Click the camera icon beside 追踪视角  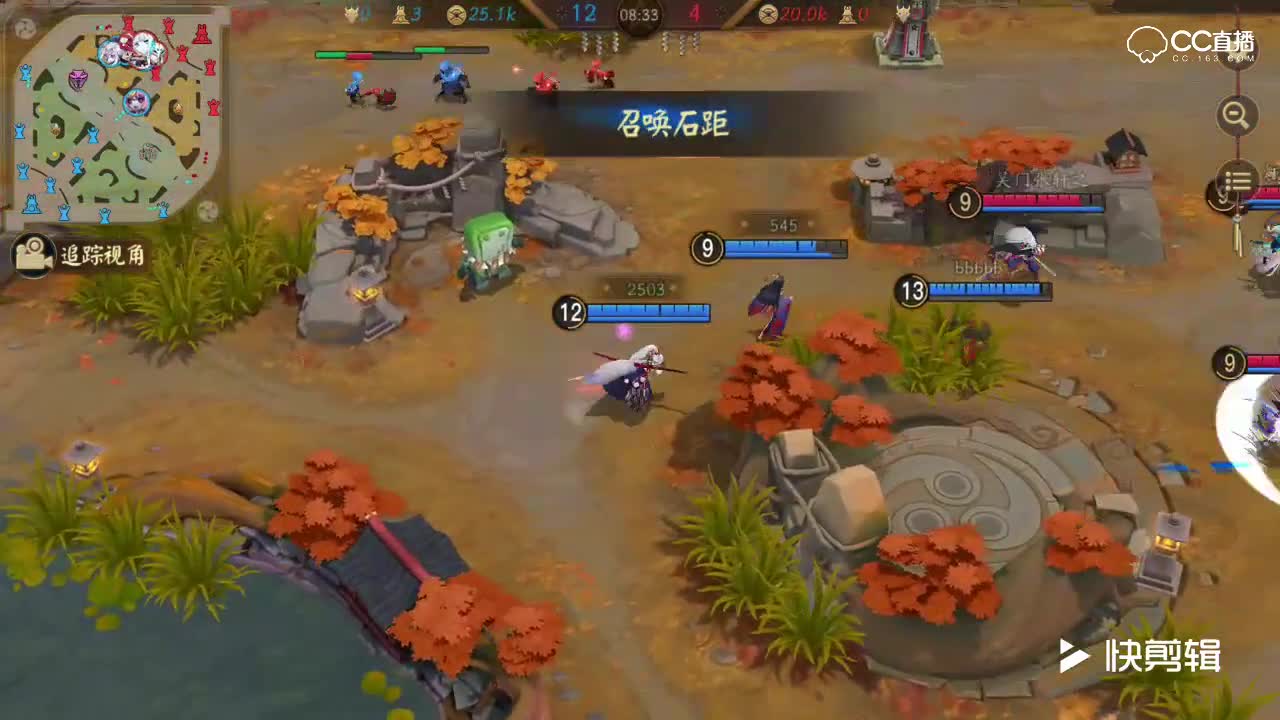click(32, 256)
